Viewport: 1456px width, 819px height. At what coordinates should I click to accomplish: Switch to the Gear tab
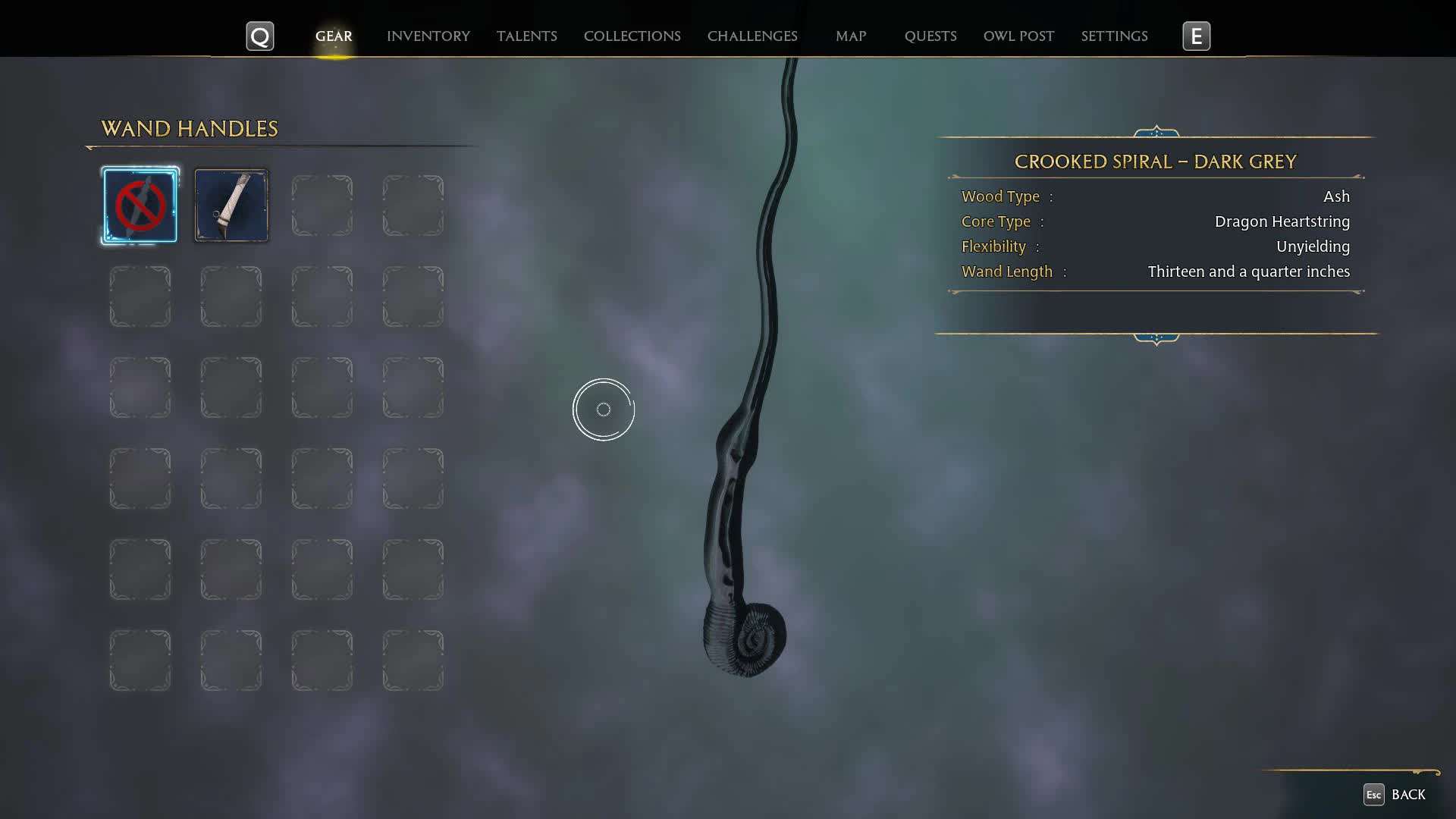334,36
